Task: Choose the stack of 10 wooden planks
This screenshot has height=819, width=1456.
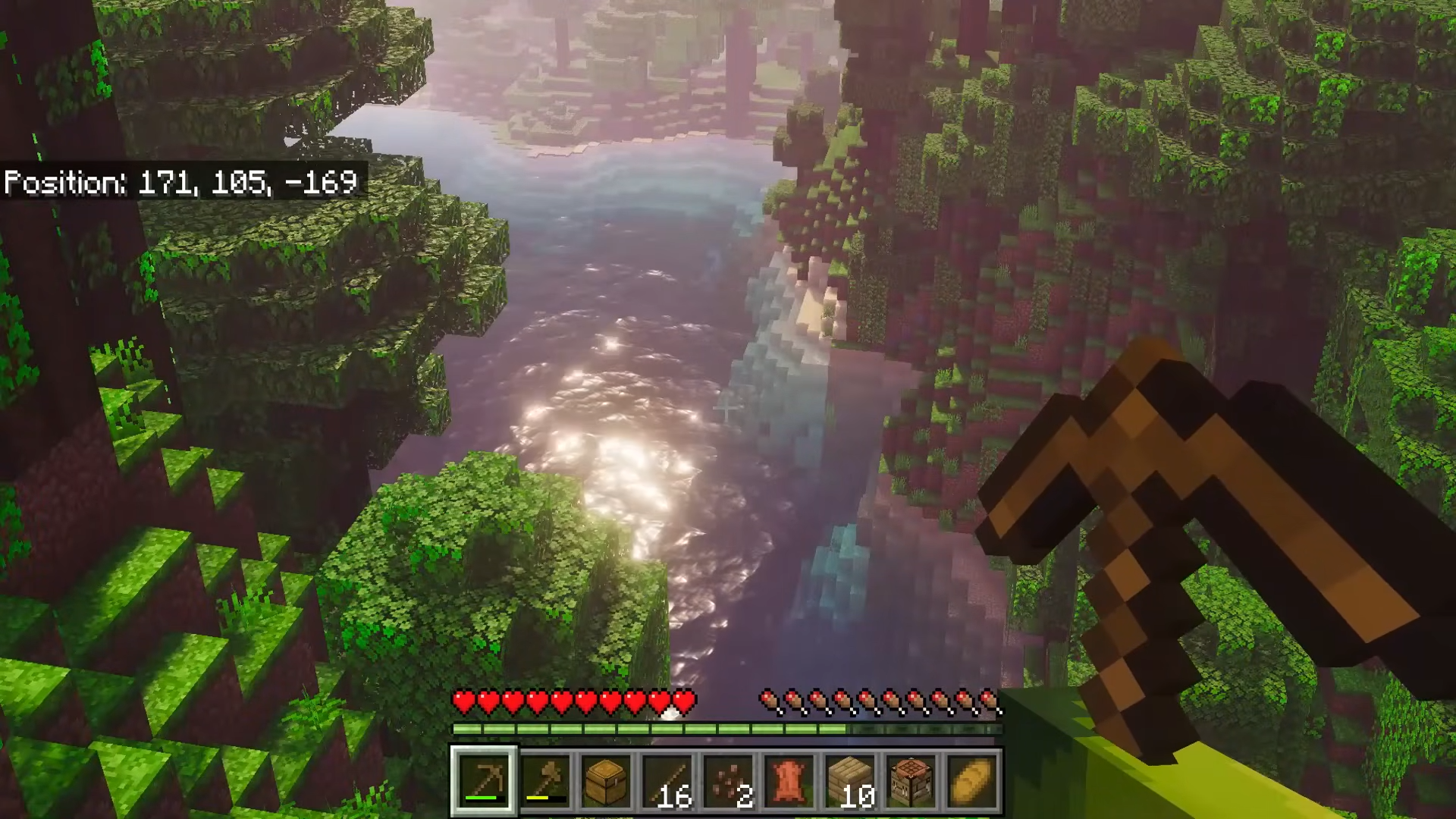Action: (x=849, y=780)
